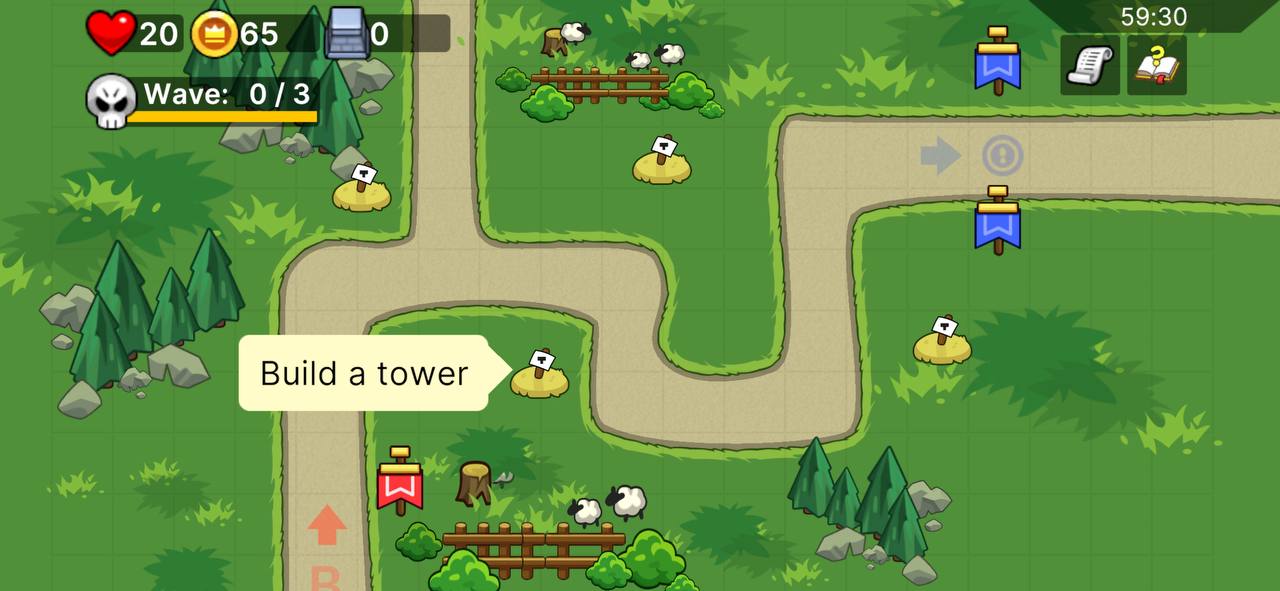This screenshot has height=591, width=1280.
Task: Choose the build spot below the upper sheep pen
Action: click(662, 163)
